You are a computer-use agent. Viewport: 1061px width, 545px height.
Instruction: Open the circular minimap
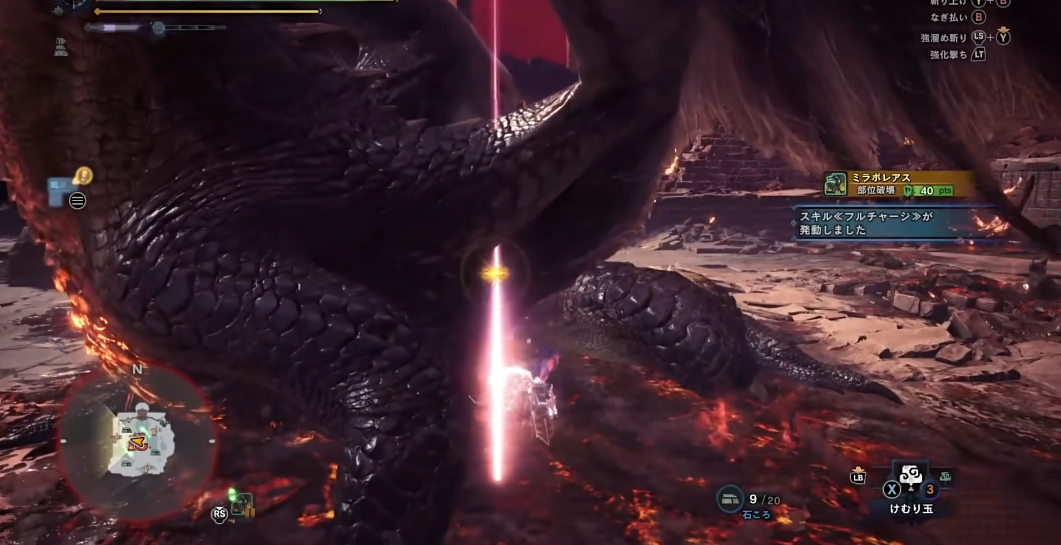pyautogui.click(x=137, y=441)
